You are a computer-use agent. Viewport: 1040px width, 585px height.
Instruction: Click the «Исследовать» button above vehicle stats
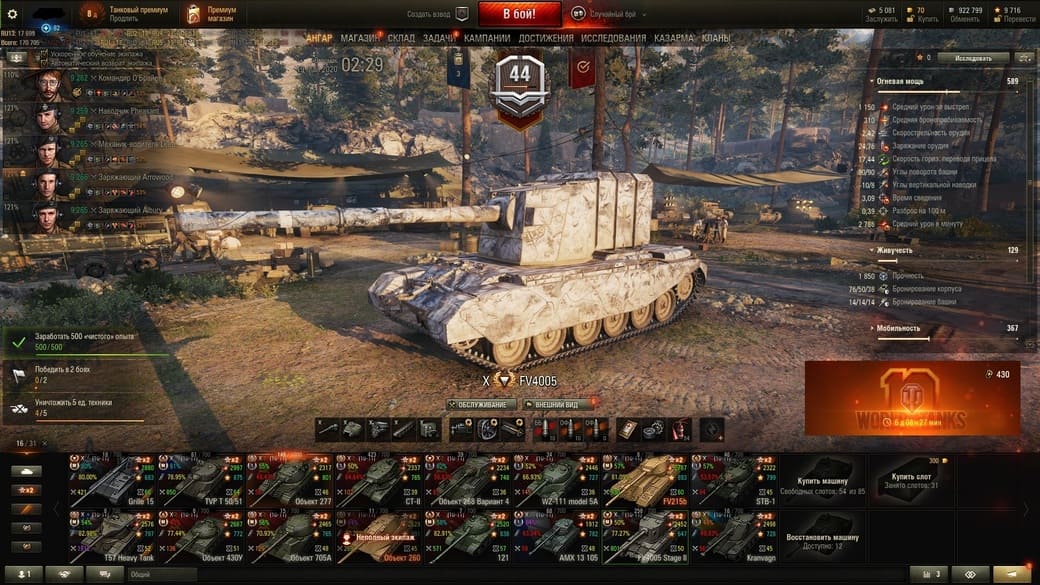point(973,58)
